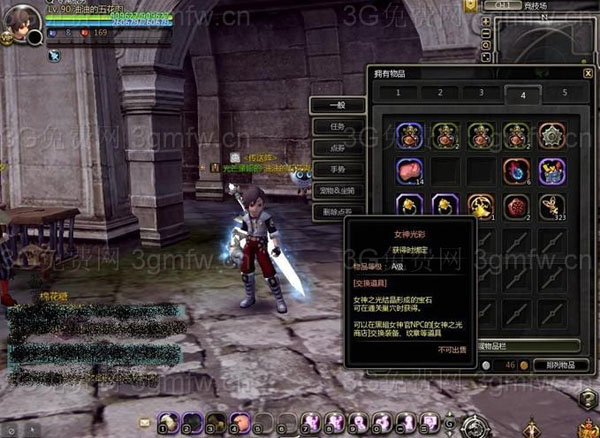Select the gear emblem item slot

552,135
